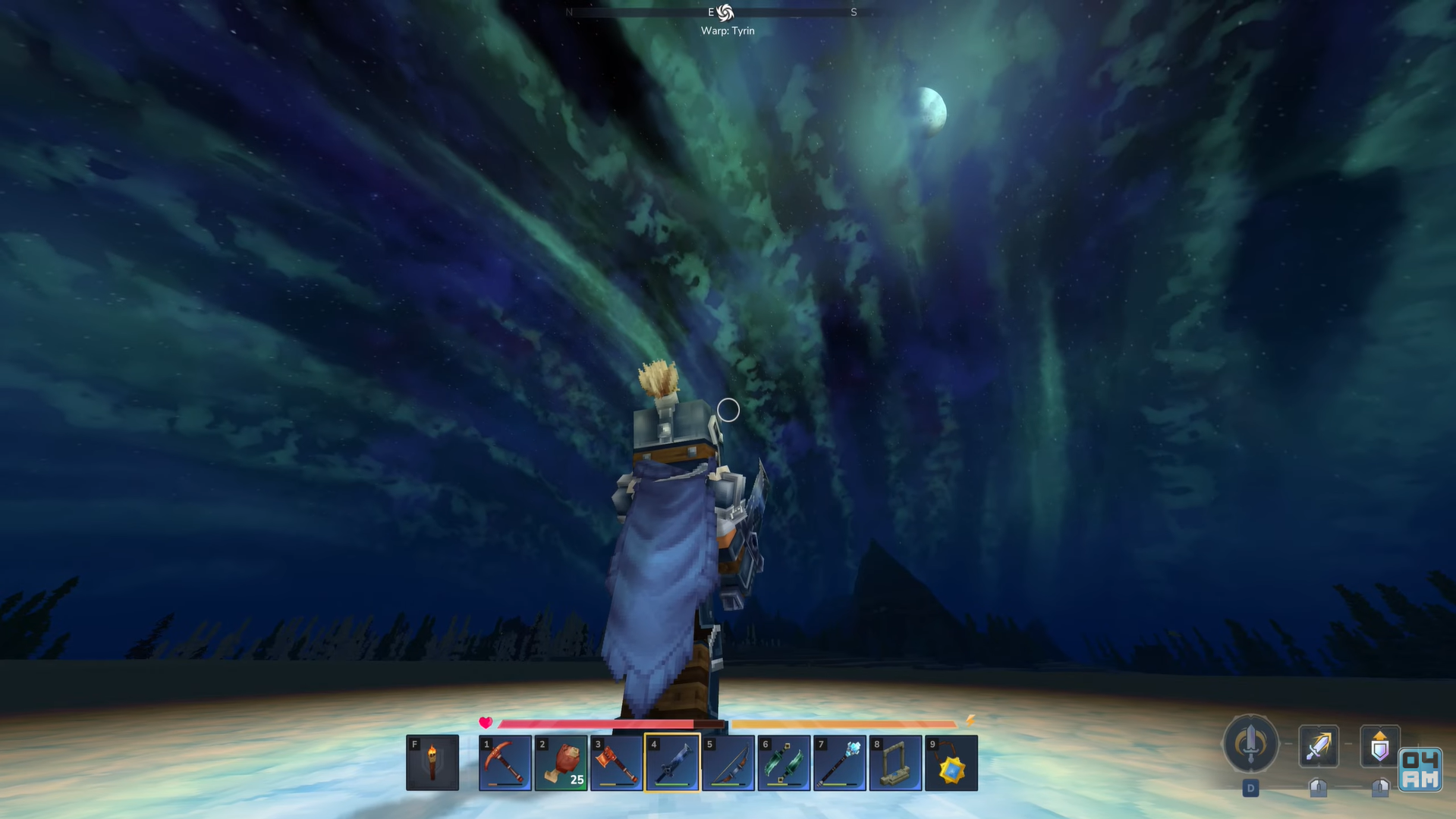This screenshot has height=819, width=1456.
Task: Select the golden amulet in slot 9
Action: 951,762
